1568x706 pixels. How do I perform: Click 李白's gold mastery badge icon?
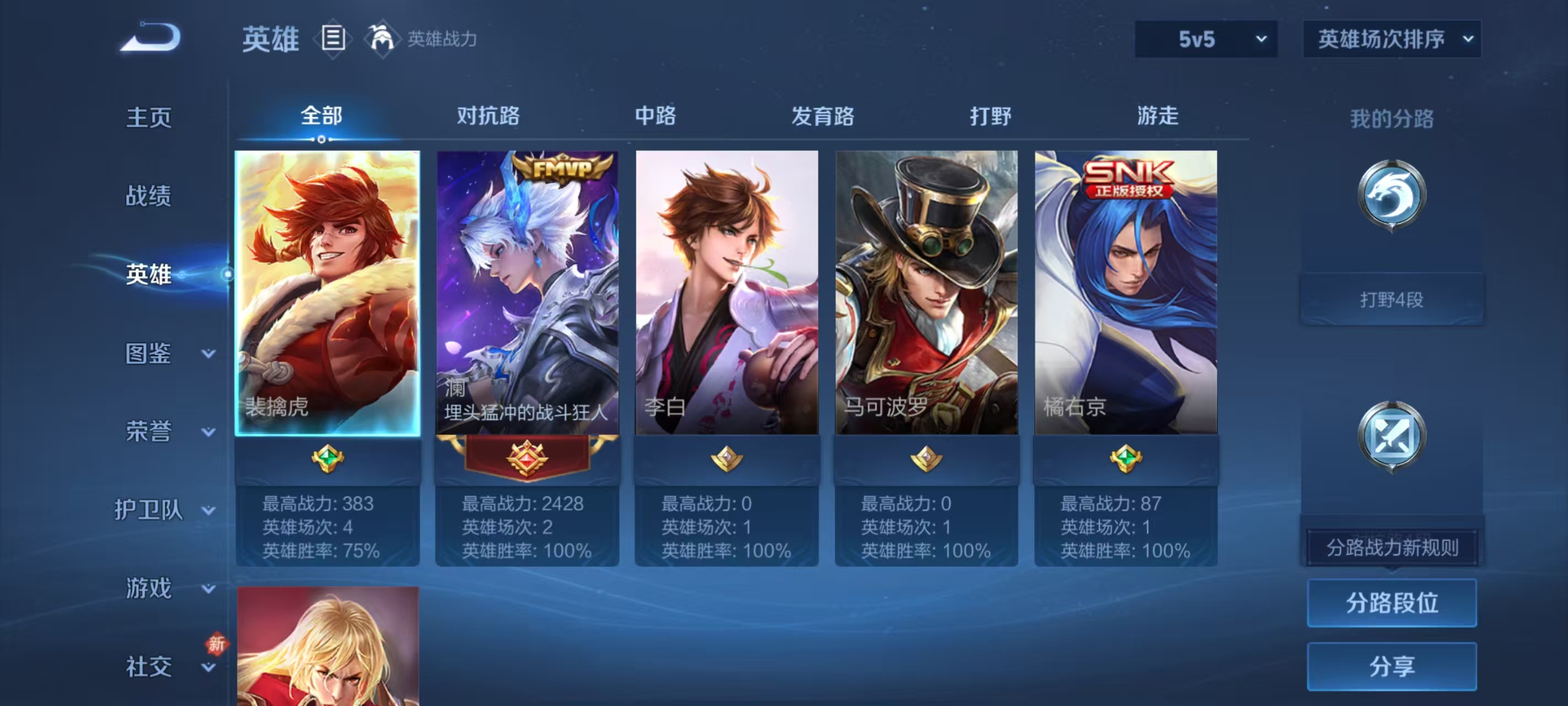tap(728, 461)
